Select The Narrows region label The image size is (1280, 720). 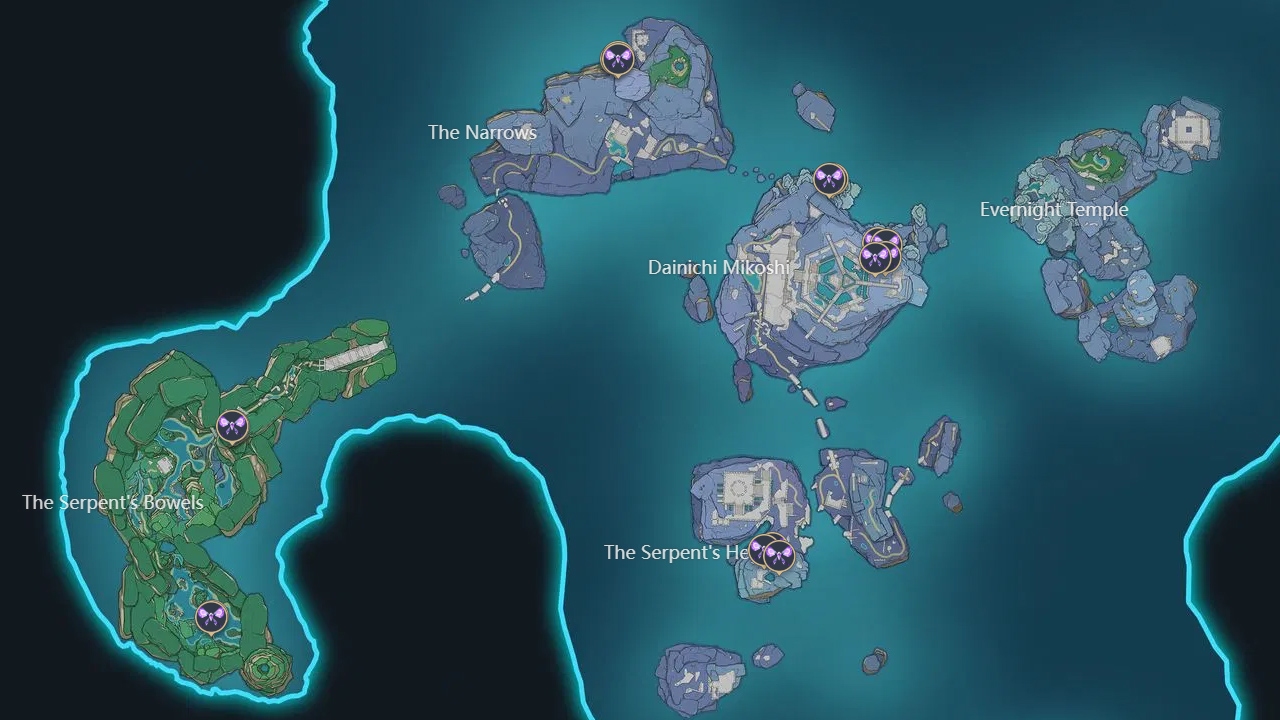[x=482, y=132]
